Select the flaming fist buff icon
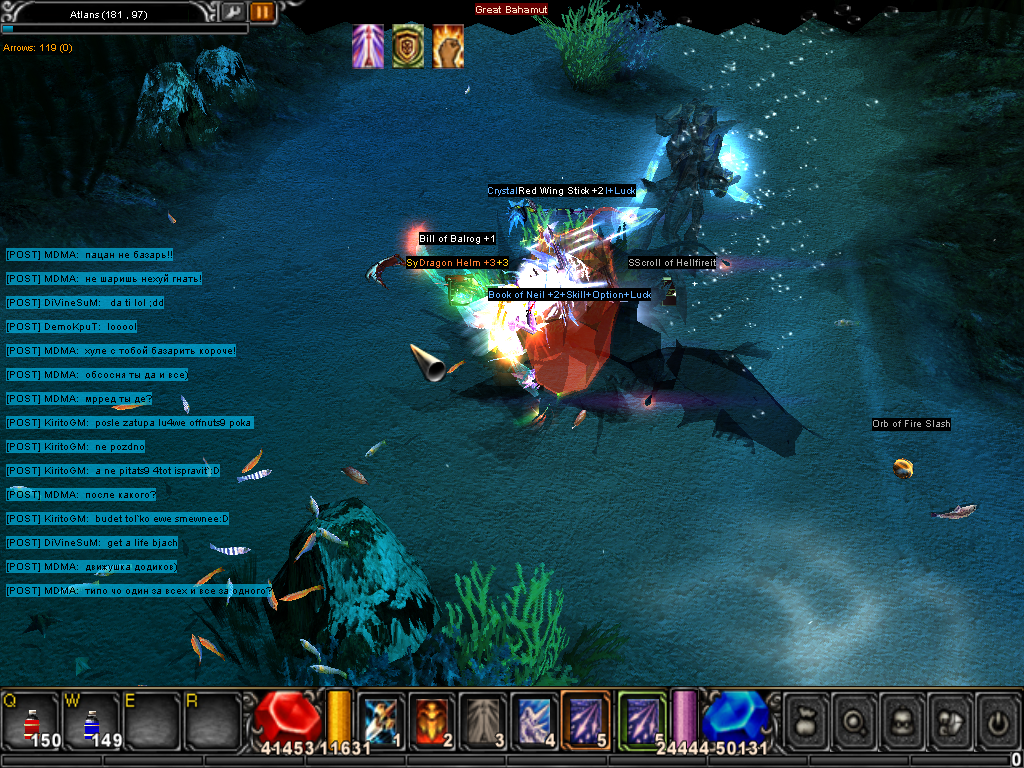The height and width of the screenshot is (768, 1024). [x=447, y=46]
